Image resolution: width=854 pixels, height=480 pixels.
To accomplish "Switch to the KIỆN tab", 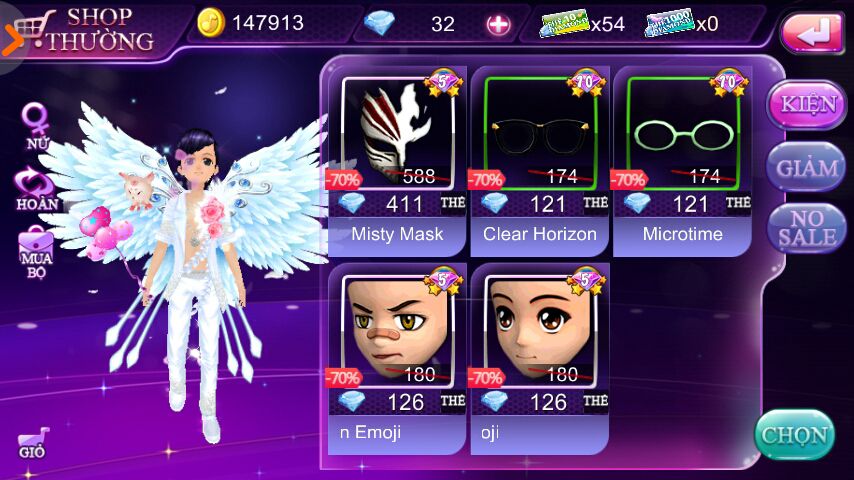I will (x=806, y=104).
